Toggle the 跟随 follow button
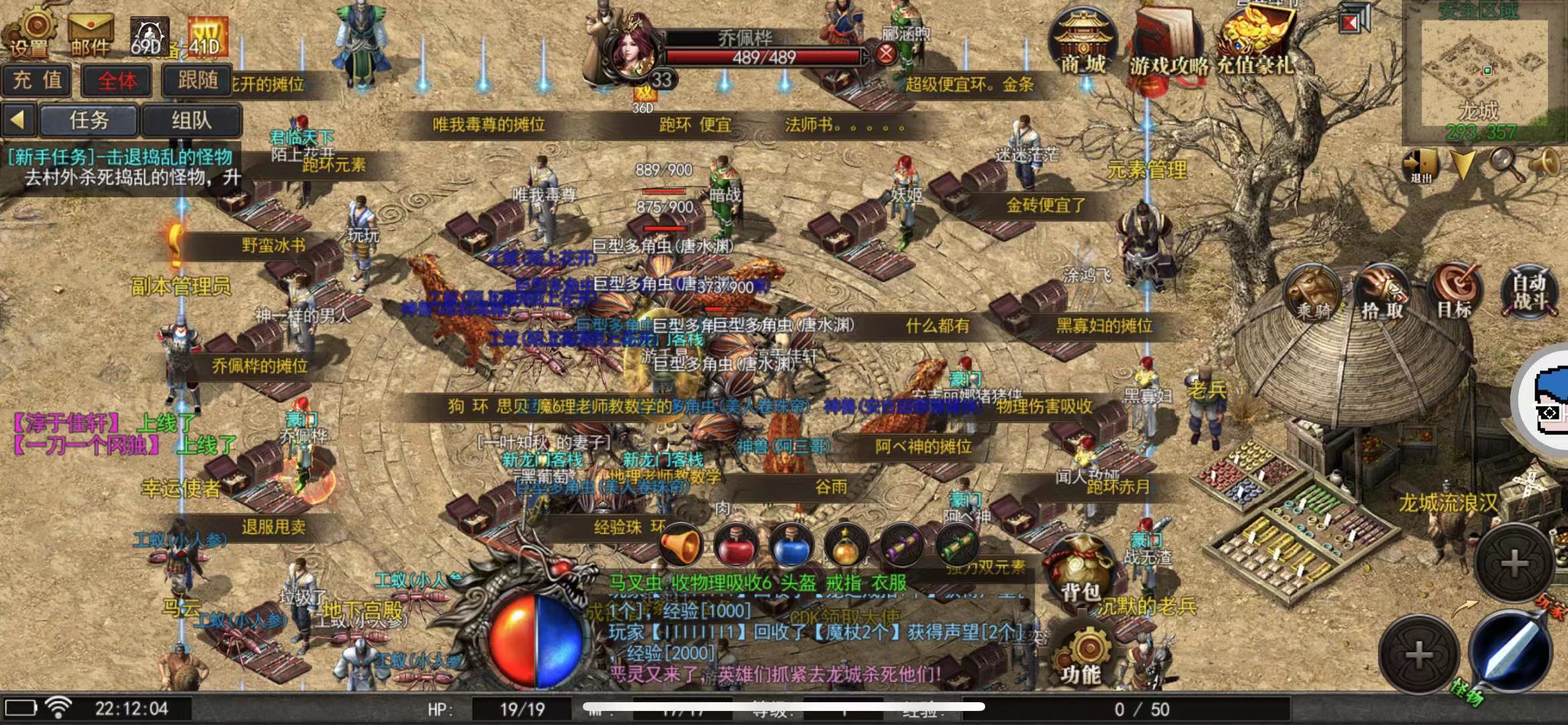This screenshot has height=725, width=1568. coord(197,81)
